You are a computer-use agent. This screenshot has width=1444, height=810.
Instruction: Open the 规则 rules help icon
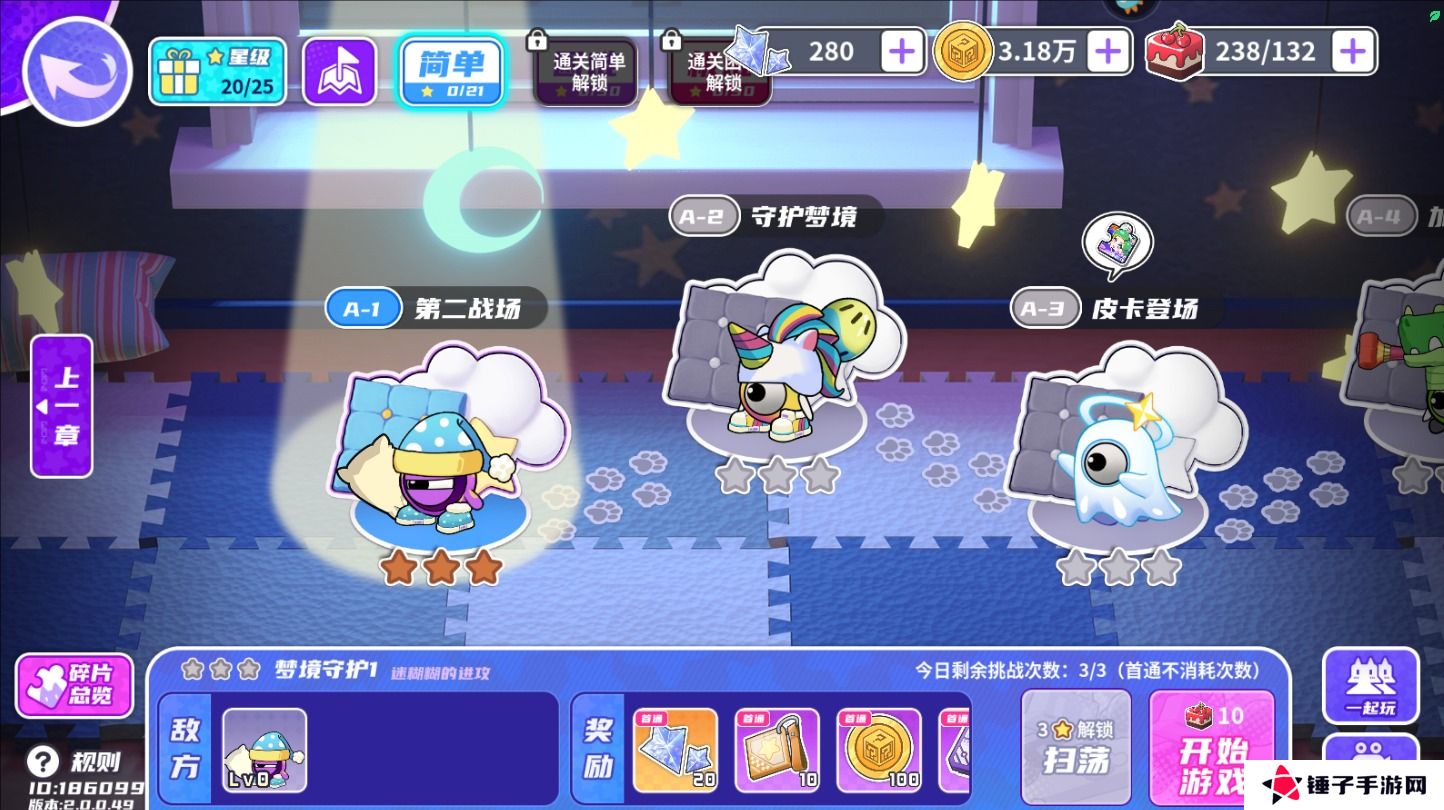42,760
